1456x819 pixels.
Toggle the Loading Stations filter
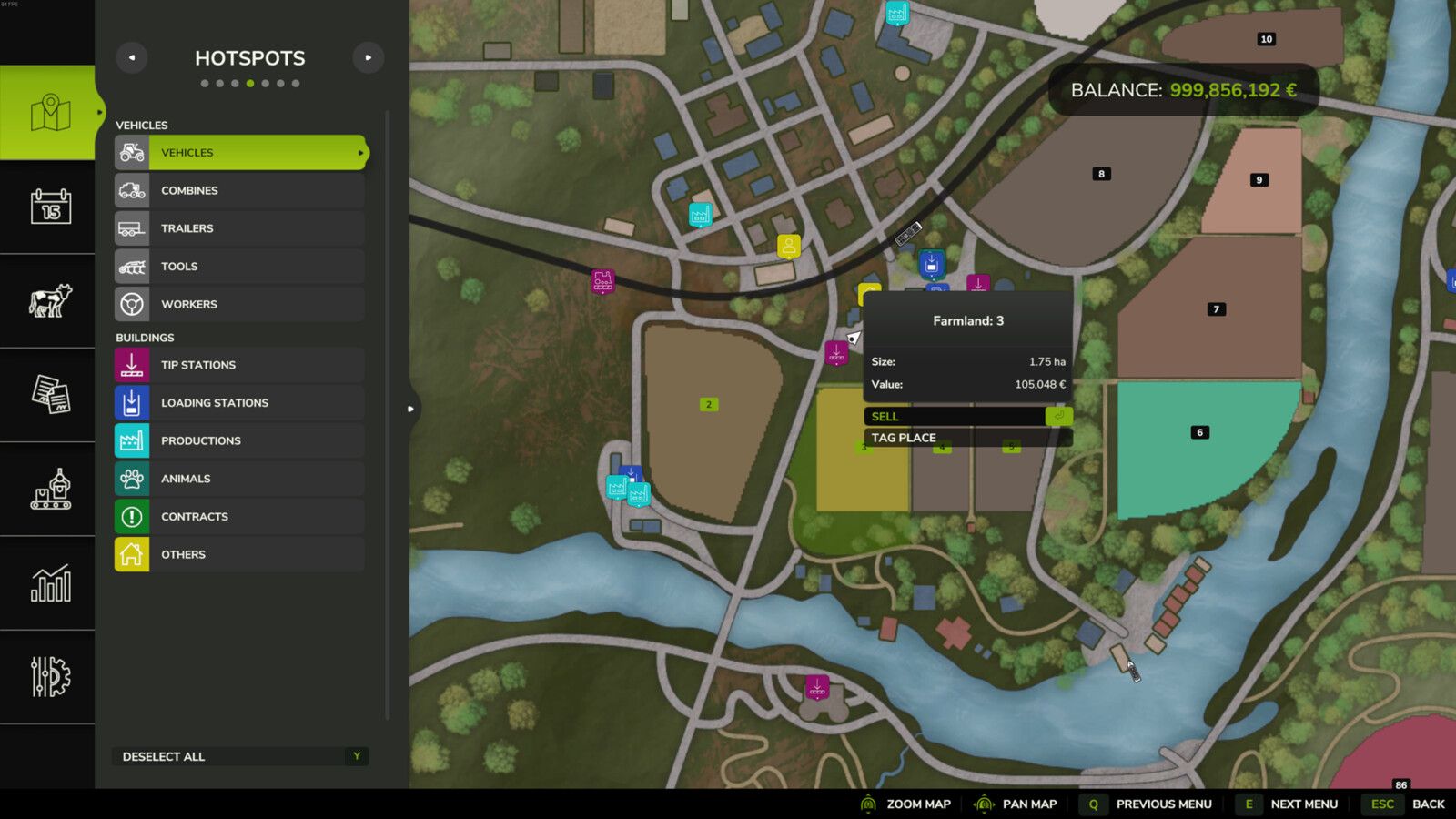[240, 403]
